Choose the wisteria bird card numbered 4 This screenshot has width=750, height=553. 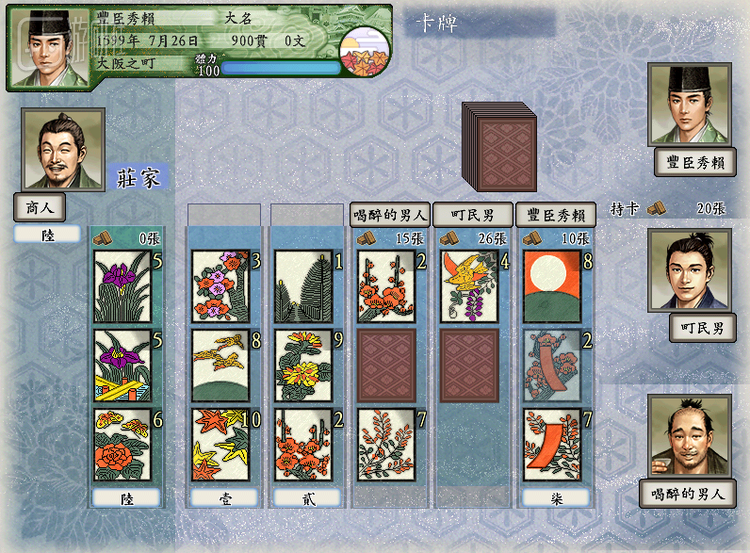point(470,286)
